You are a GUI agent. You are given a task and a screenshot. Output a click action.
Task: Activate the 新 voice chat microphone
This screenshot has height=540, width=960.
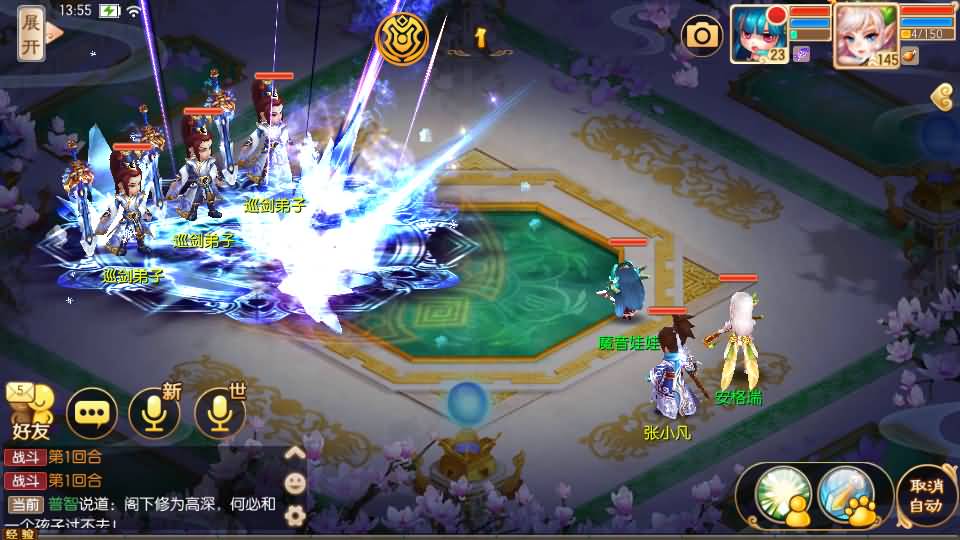155,412
